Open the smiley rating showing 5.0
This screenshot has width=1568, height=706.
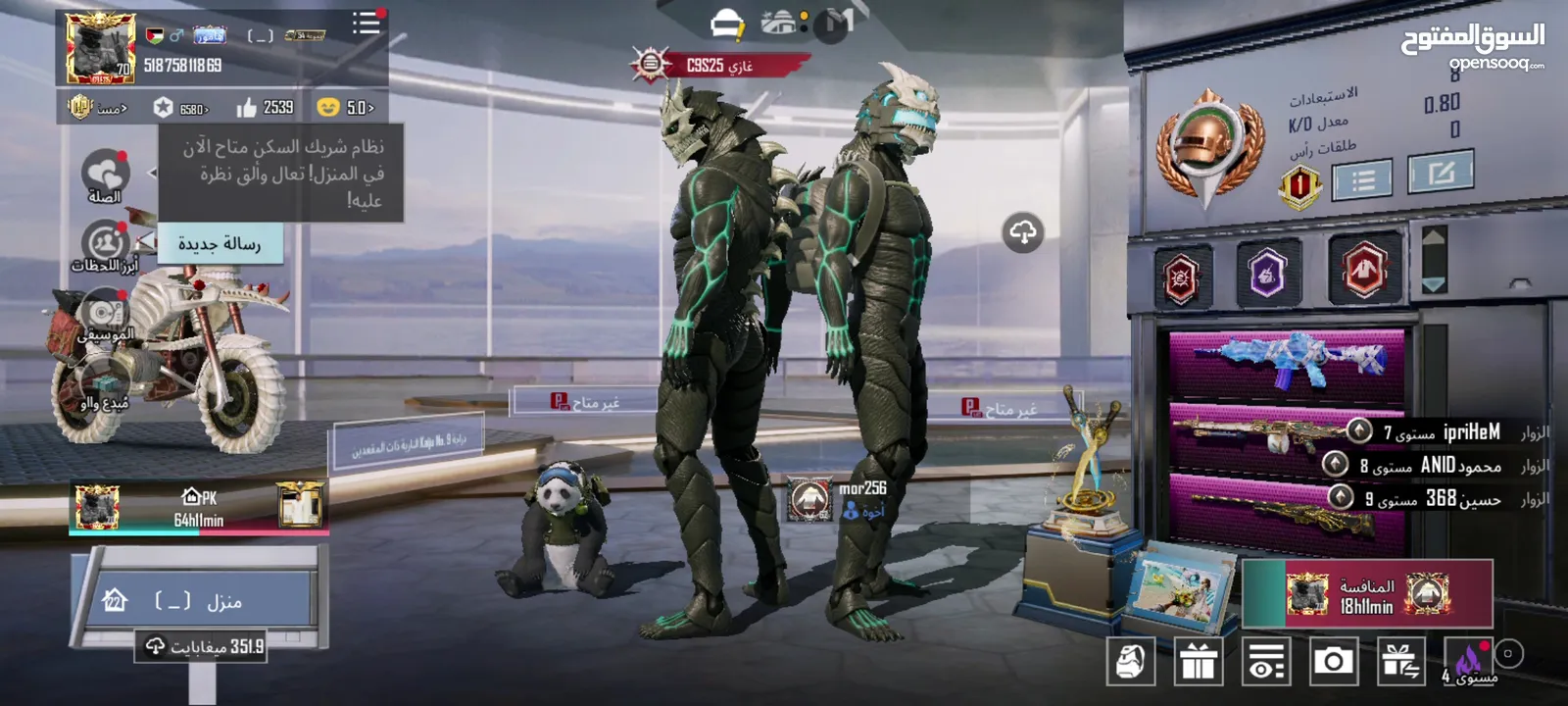[x=346, y=107]
